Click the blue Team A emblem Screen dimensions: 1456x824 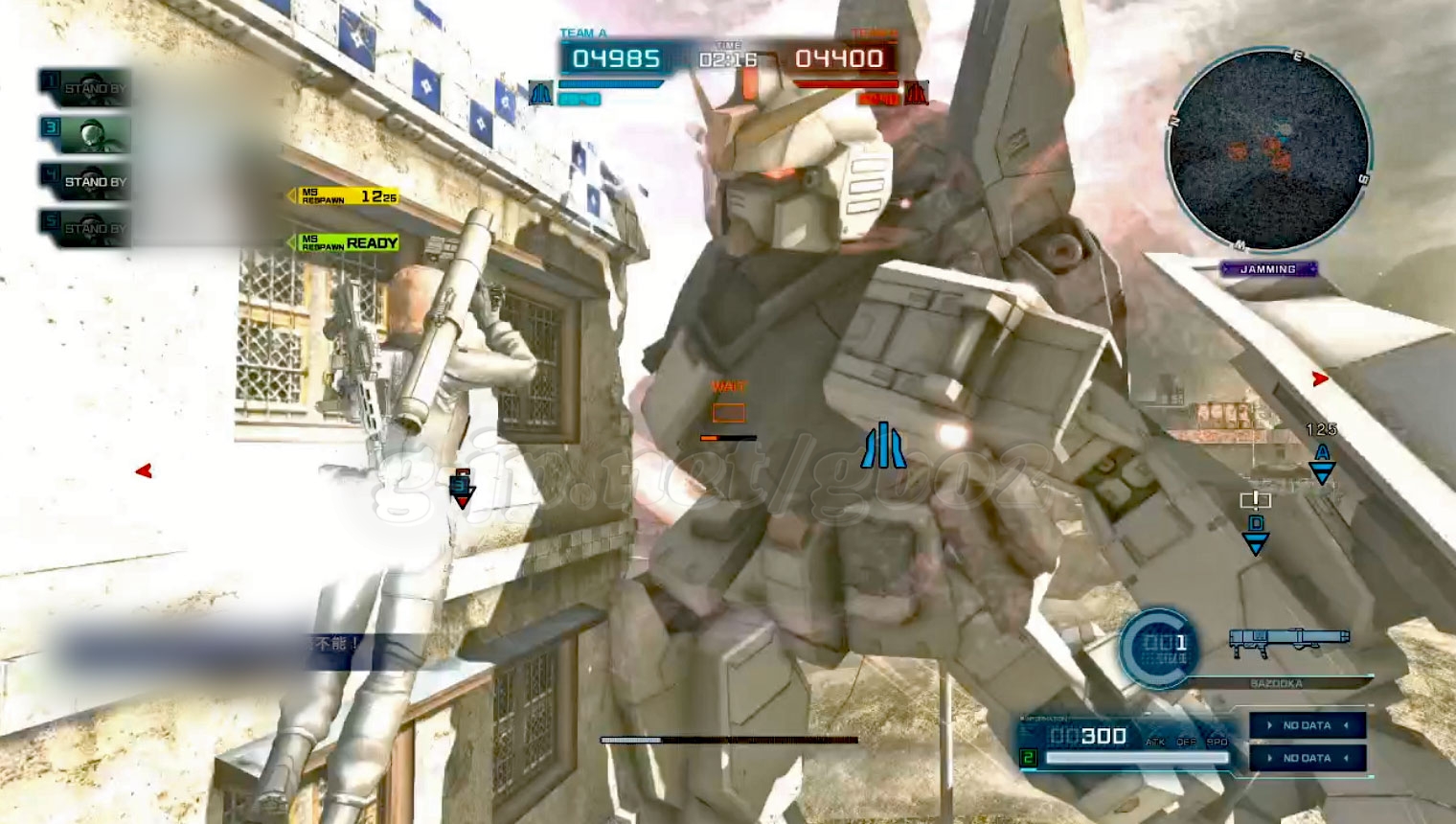point(541,94)
